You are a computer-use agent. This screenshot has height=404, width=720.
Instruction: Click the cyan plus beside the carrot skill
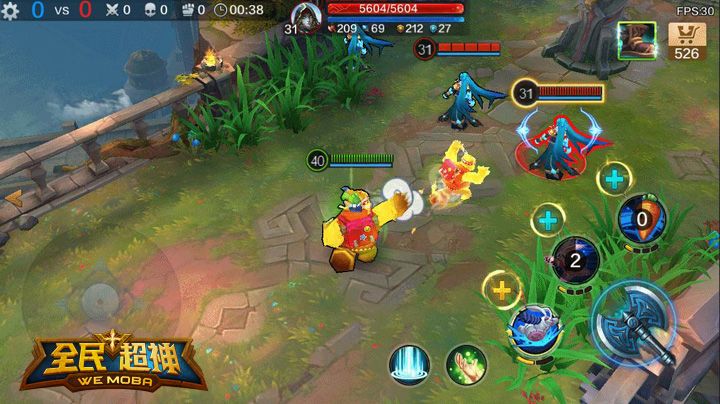coord(613,179)
